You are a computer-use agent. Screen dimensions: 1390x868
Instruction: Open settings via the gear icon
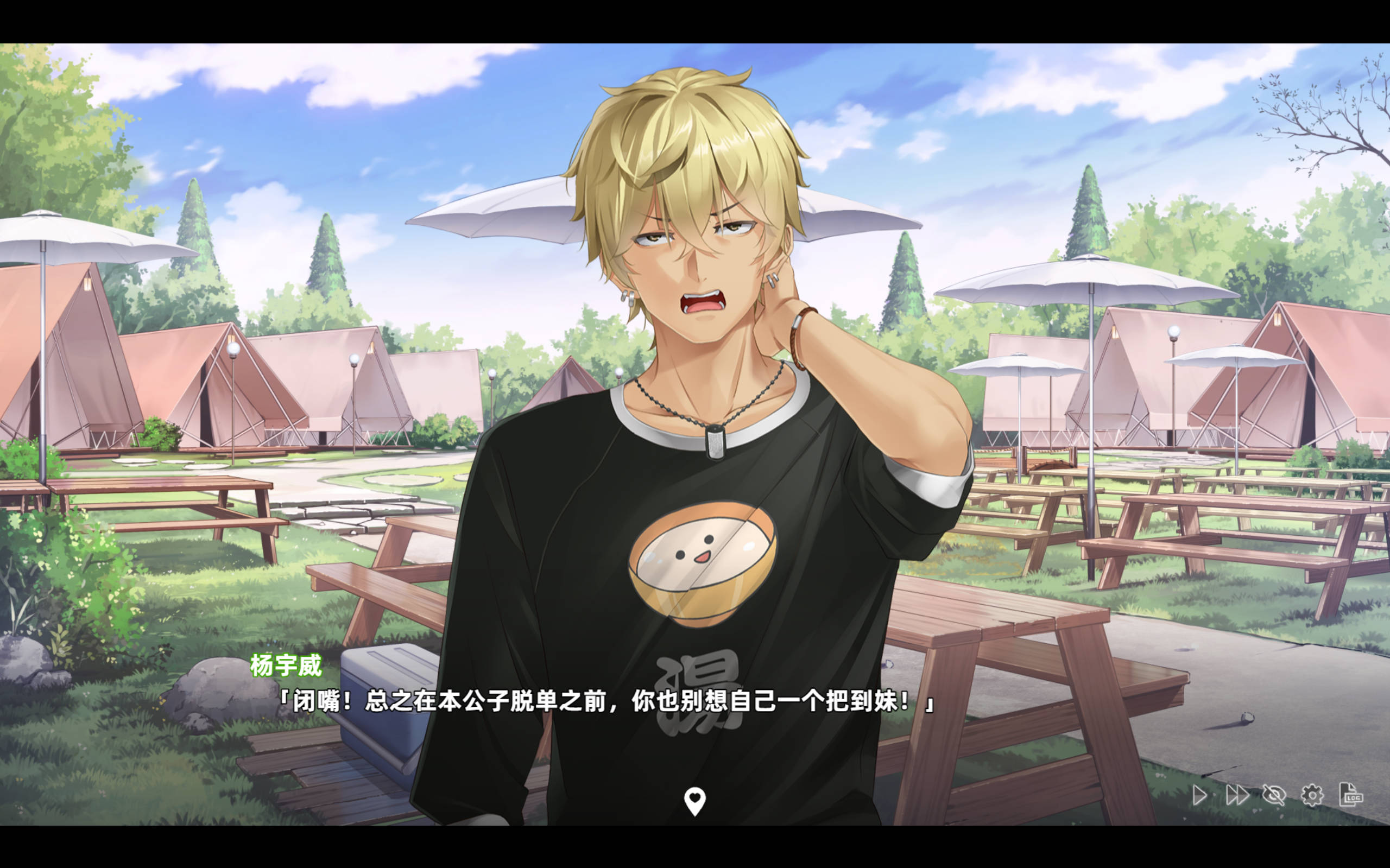tap(1312, 795)
